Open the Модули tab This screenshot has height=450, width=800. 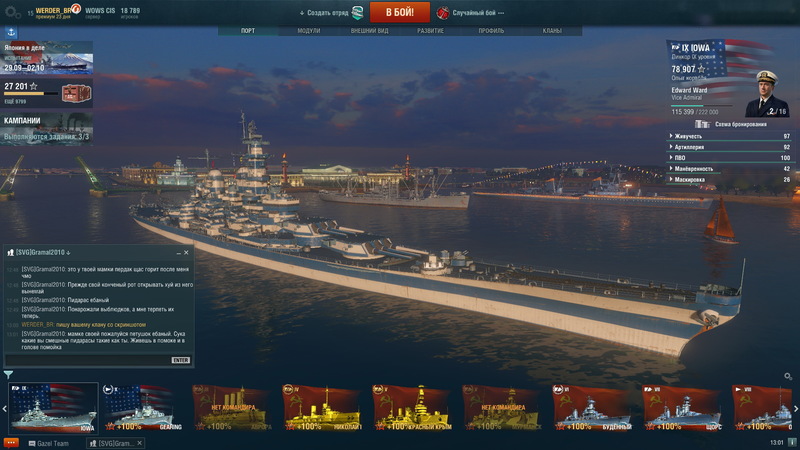[309, 31]
